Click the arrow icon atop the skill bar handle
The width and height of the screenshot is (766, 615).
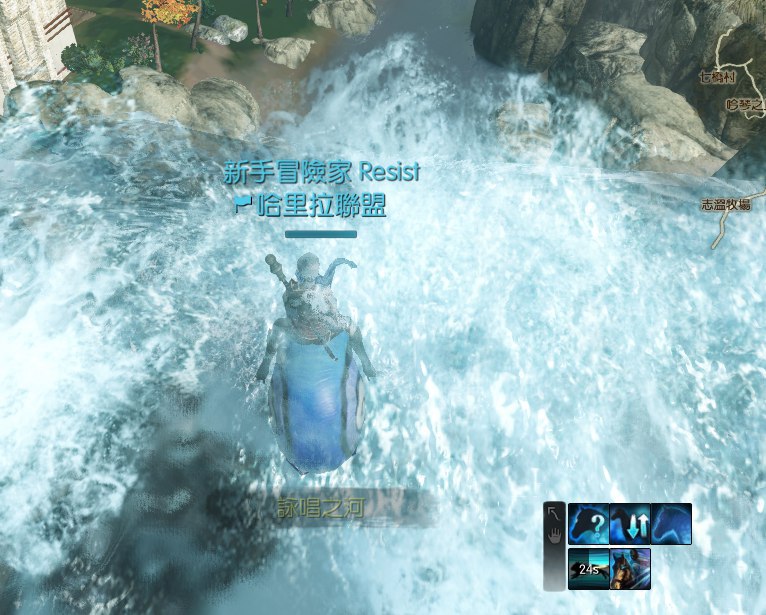click(x=554, y=514)
